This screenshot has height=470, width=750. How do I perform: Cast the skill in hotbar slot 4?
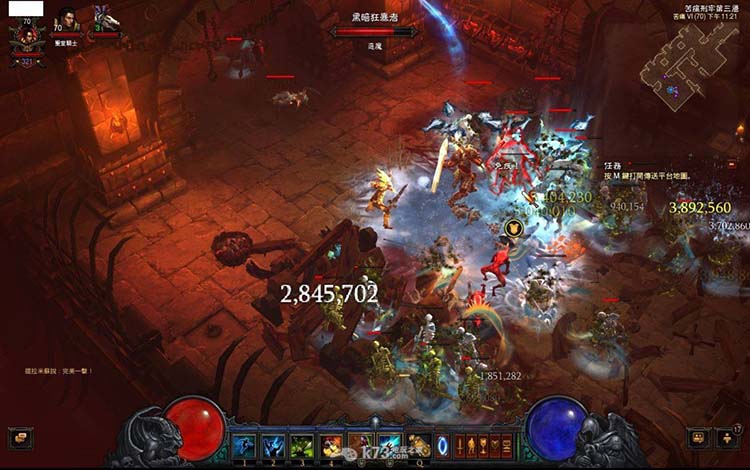pyautogui.click(x=332, y=446)
